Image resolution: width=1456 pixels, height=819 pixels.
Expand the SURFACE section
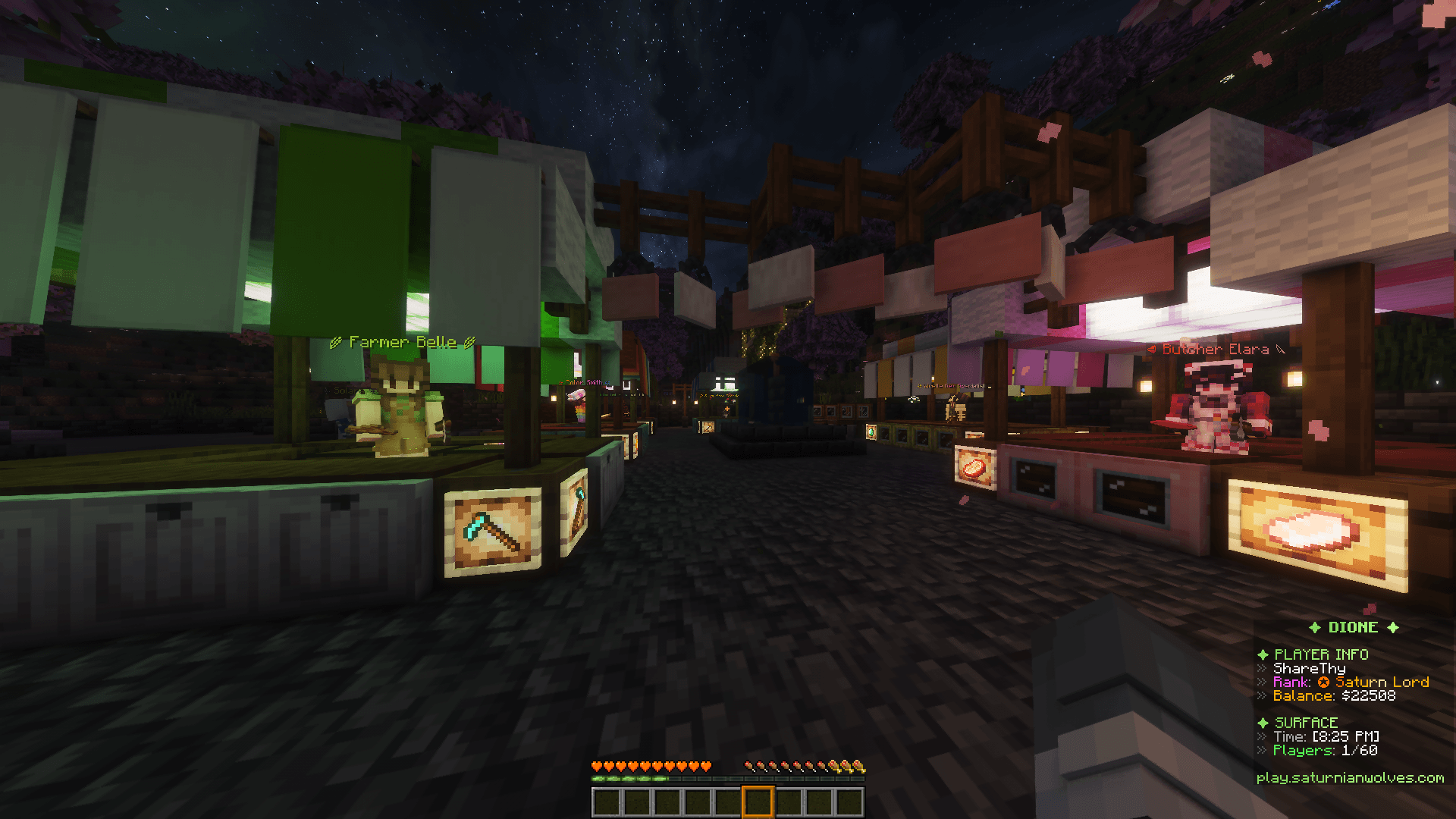click(x=1307, y=723)
